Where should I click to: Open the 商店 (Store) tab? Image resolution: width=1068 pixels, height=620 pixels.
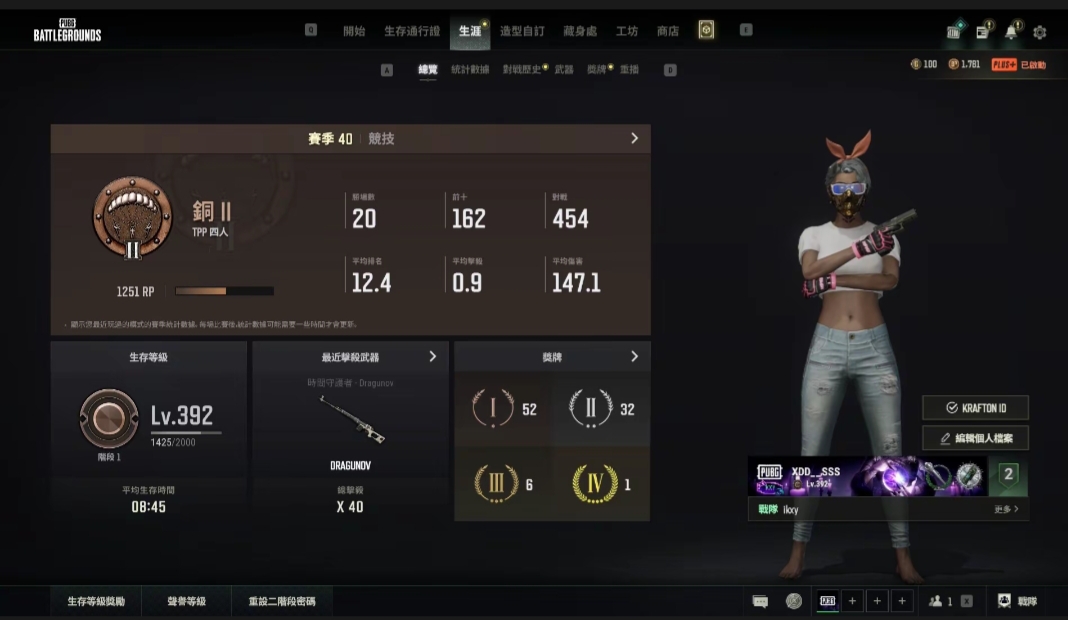(668, 31)
